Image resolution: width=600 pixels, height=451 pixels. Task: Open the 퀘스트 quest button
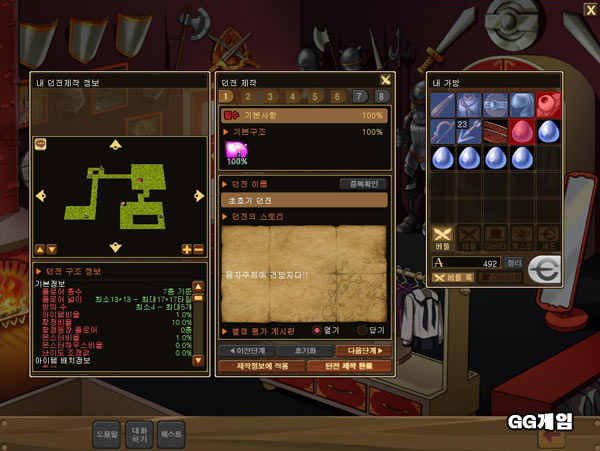(171, 435)
